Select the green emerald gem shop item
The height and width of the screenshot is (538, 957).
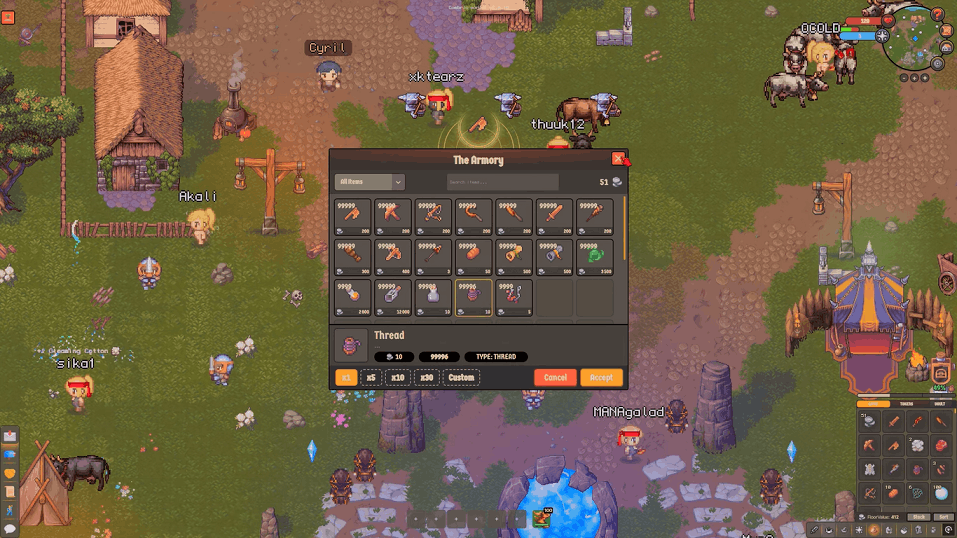tap(594, 257)
